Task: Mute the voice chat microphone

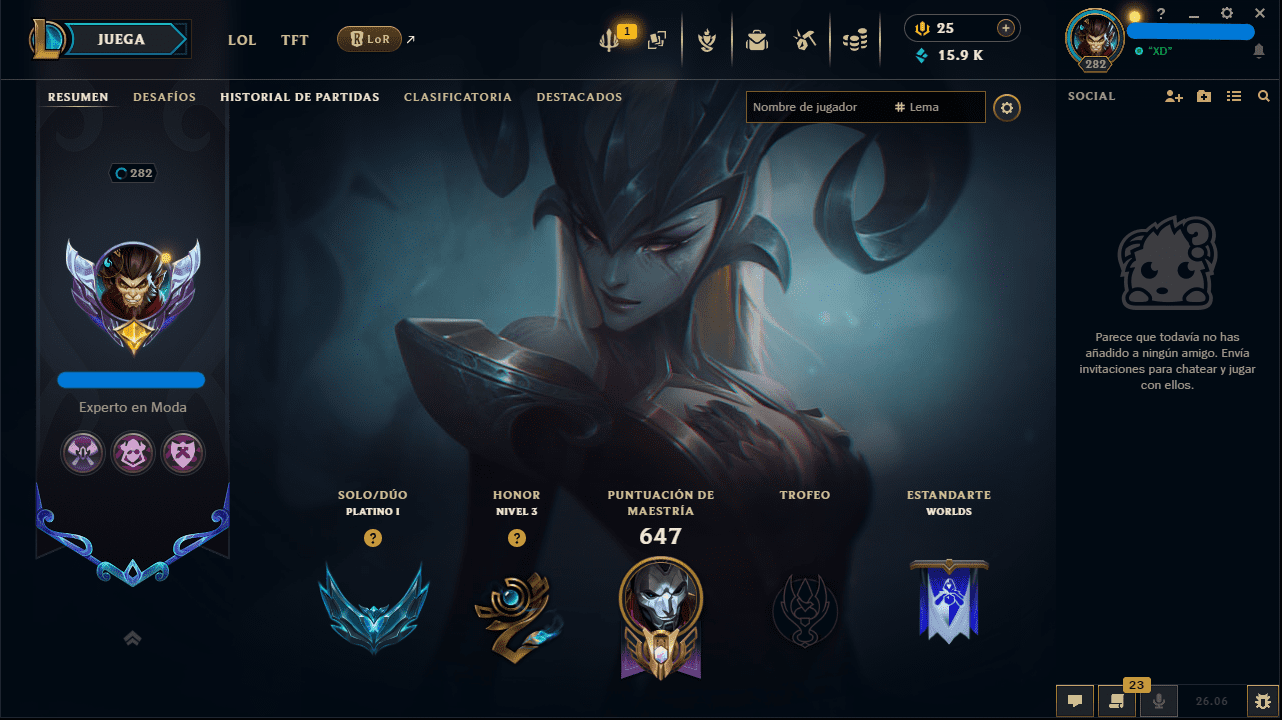Action: coord(1158,701)
